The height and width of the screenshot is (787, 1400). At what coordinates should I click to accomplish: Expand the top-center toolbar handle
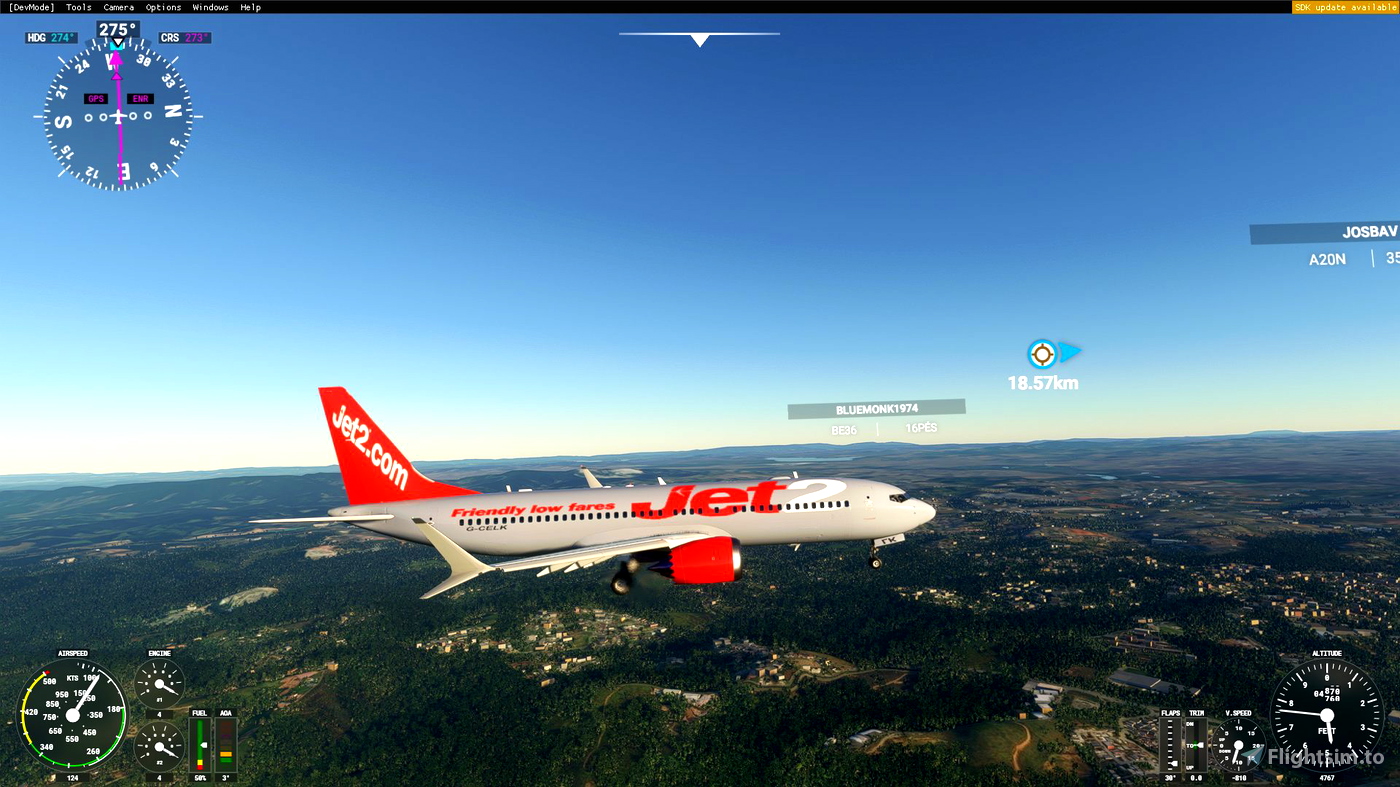tap(699, 39)
